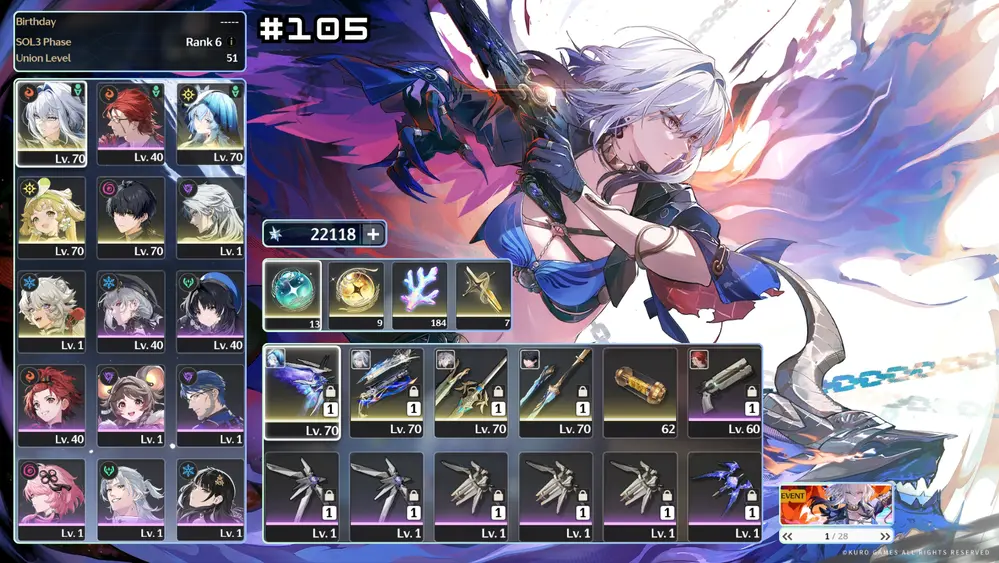Select the golden orb item with 9

point(357,295)
